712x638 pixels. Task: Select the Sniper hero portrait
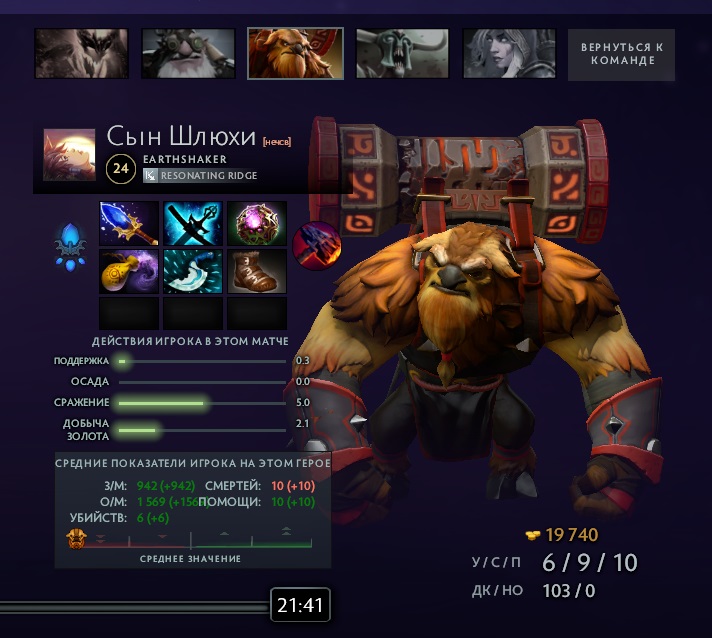click(188, 54)
